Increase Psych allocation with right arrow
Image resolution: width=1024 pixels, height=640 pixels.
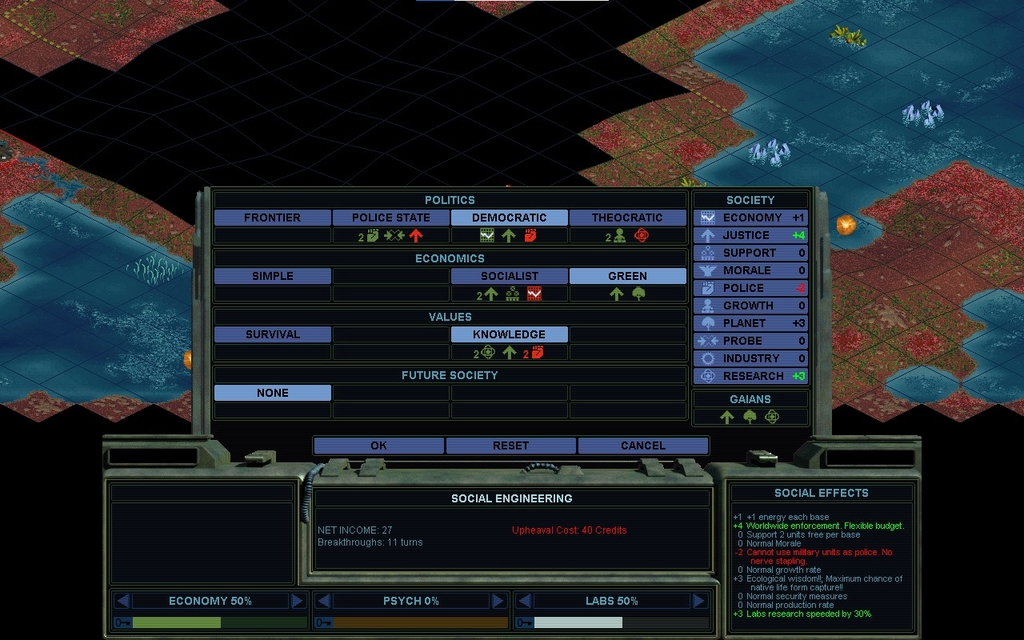[498, 601]
